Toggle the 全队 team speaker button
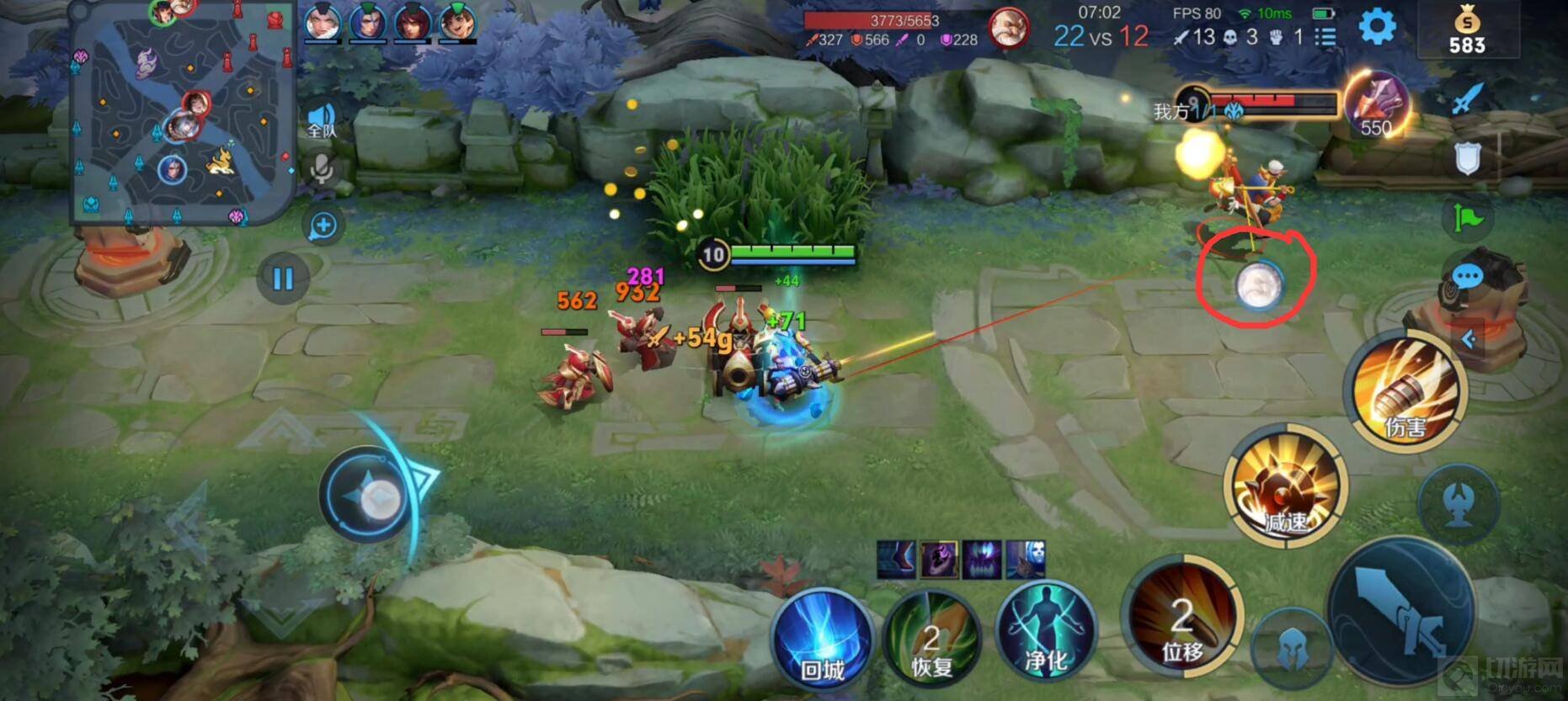 322,120
